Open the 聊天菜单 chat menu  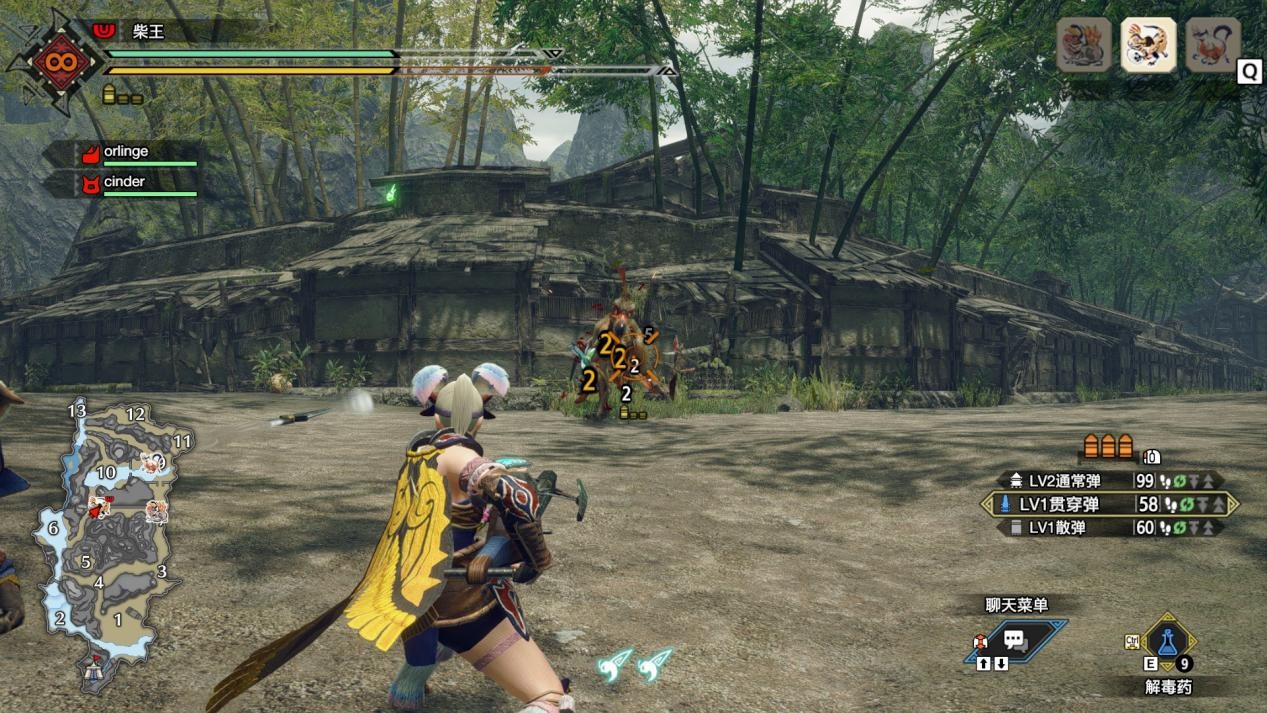(1016, 640)
